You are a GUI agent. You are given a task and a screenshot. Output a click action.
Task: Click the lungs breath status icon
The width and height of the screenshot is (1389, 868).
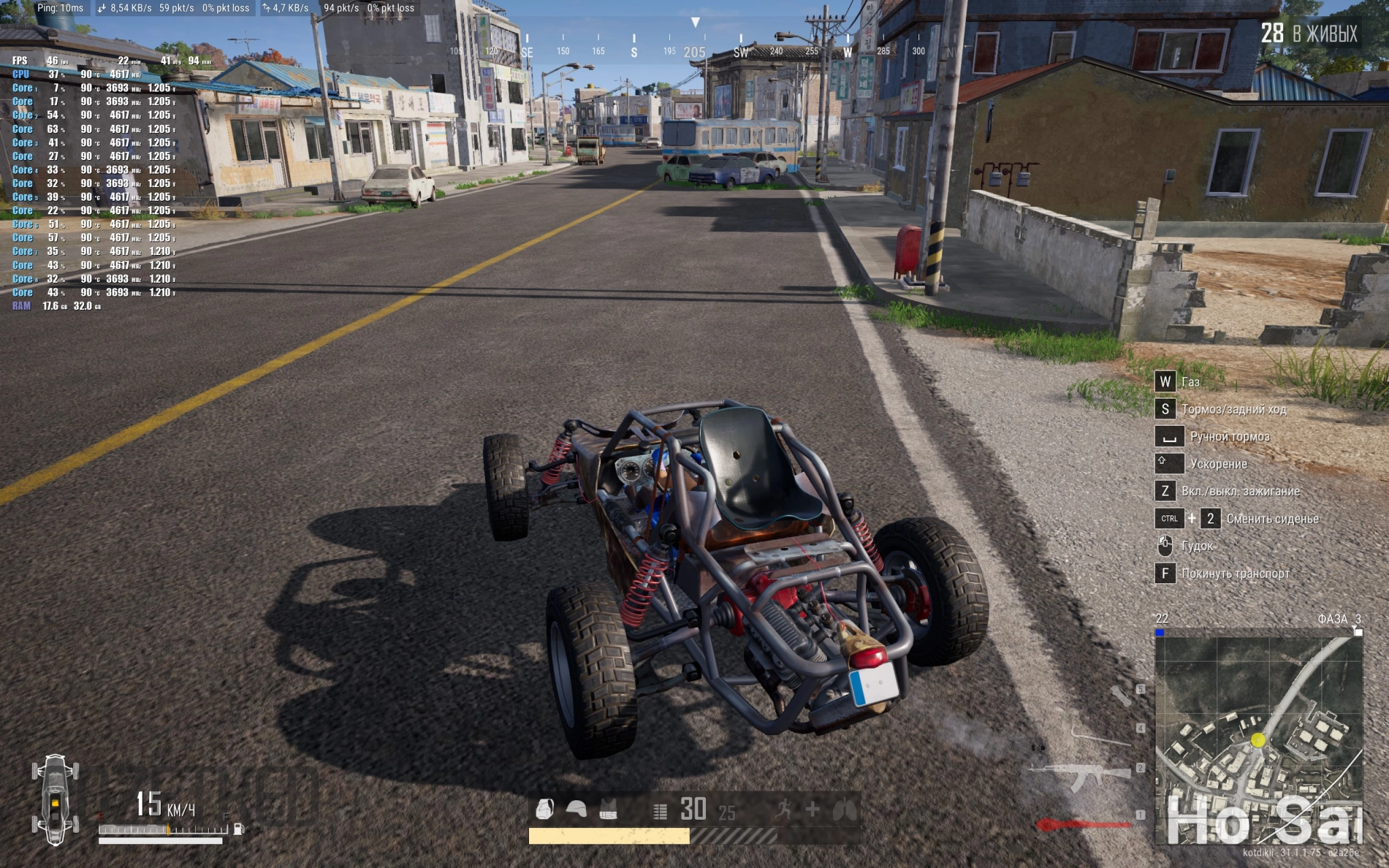(844, 809)
